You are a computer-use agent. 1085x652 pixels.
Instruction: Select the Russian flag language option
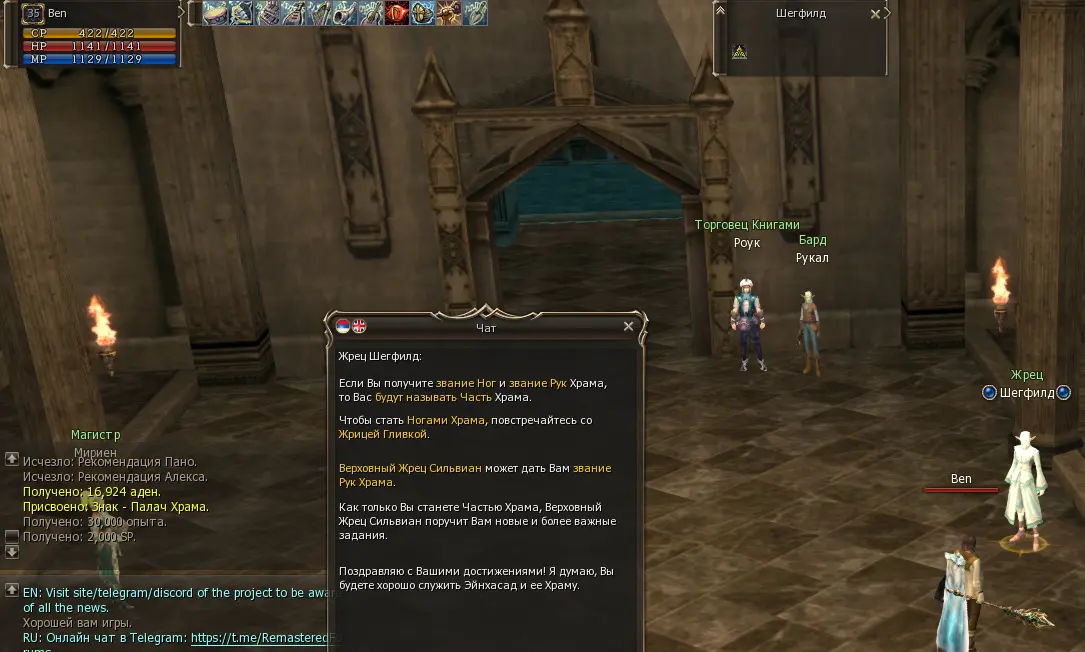point(343,326)
